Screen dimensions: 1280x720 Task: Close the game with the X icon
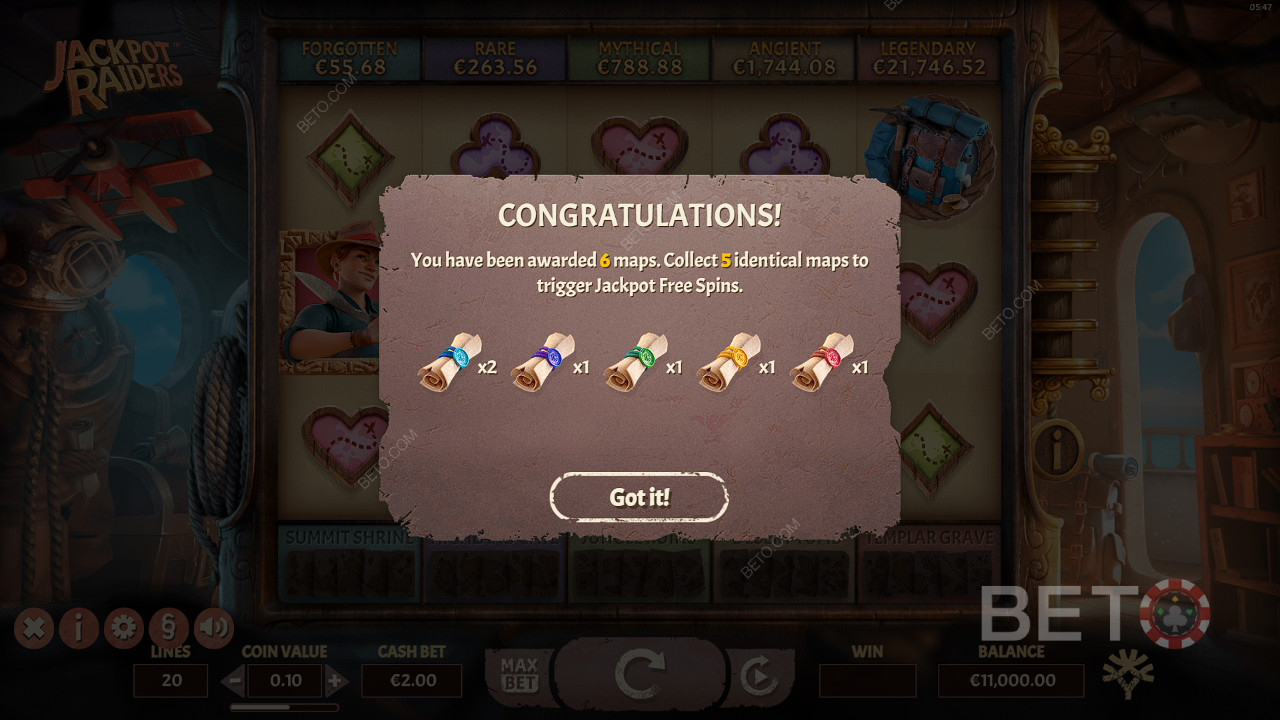point(33,628)
